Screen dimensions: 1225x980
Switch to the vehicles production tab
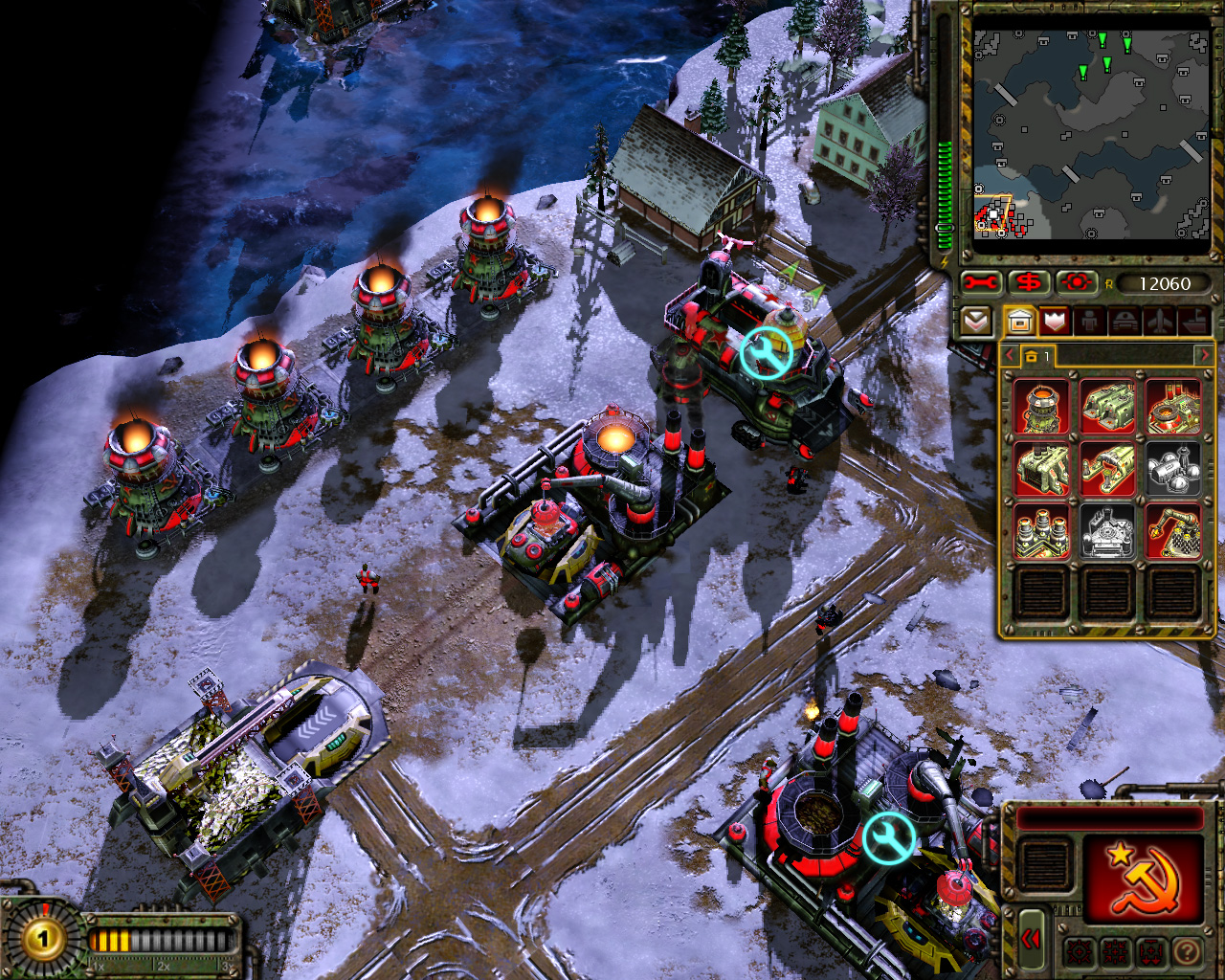[x=1124, y=321]
